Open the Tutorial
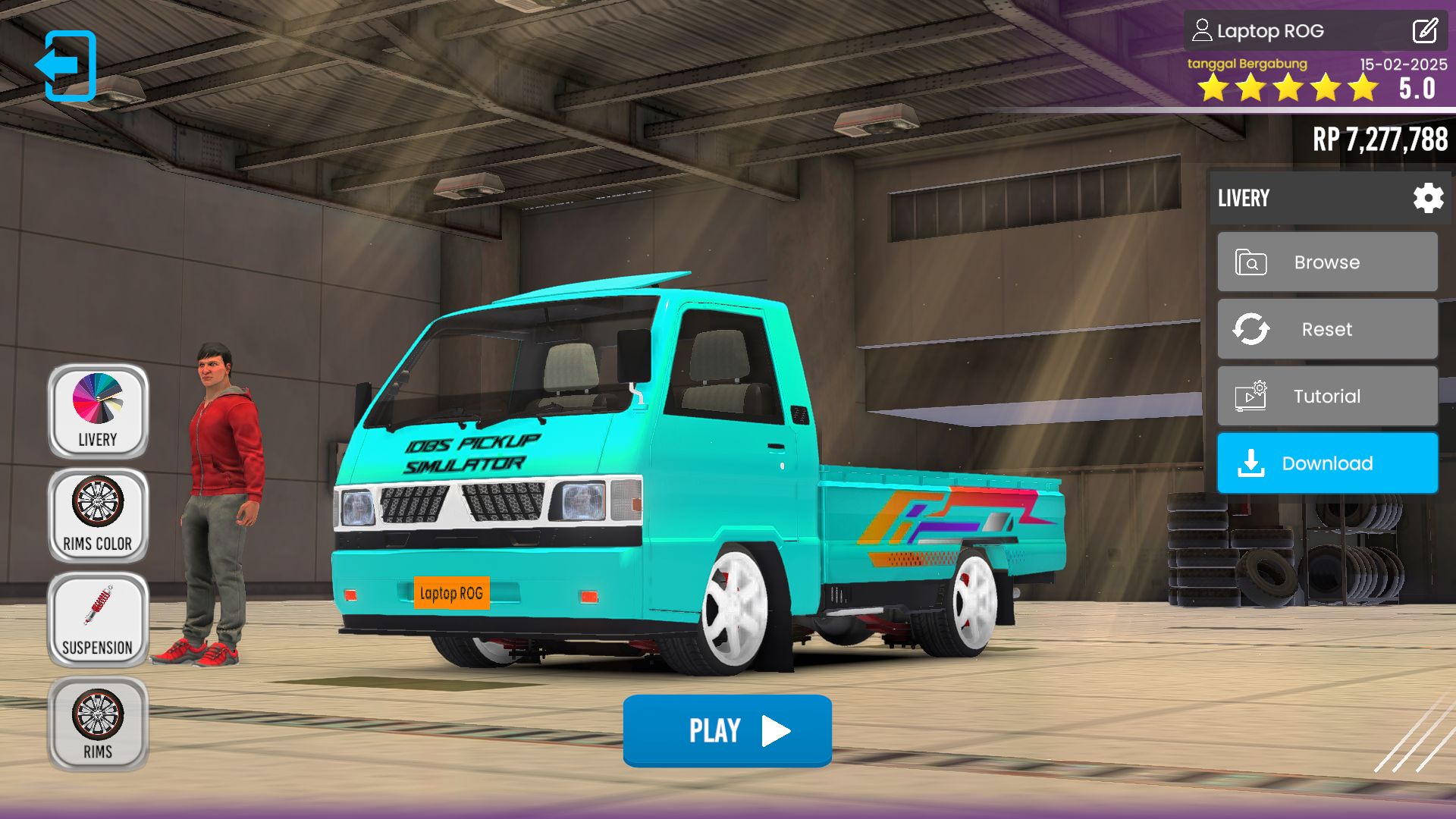This screenshot has height=819, width=1456. point(1327,395)
